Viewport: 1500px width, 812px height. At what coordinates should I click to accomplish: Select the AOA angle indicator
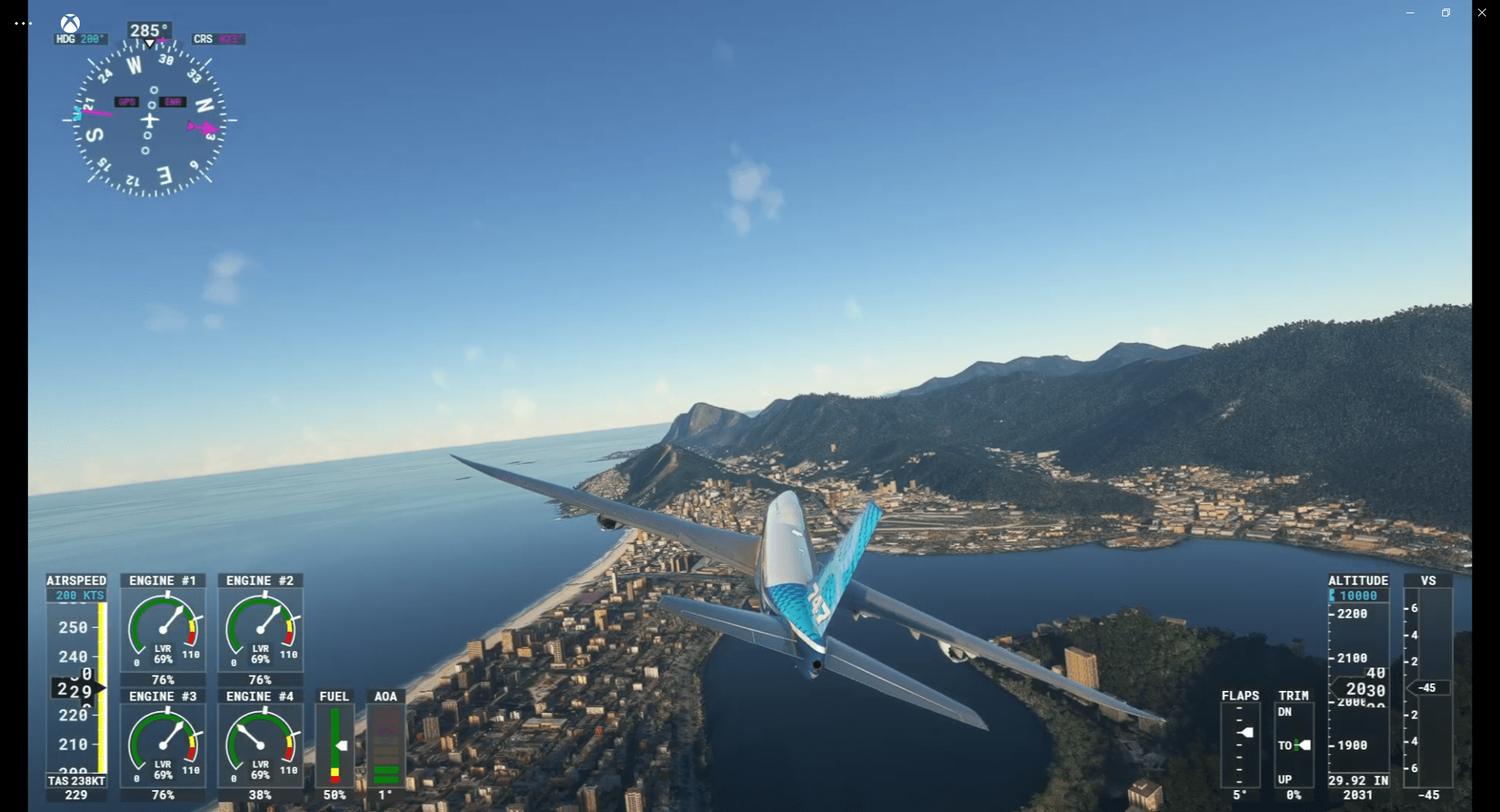pyautogui.click(x=386, y=746)
